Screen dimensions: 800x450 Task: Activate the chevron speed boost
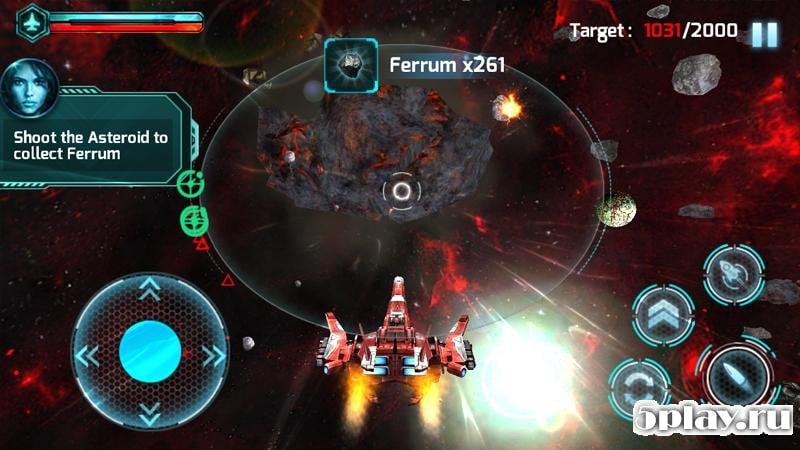point(663,316)
